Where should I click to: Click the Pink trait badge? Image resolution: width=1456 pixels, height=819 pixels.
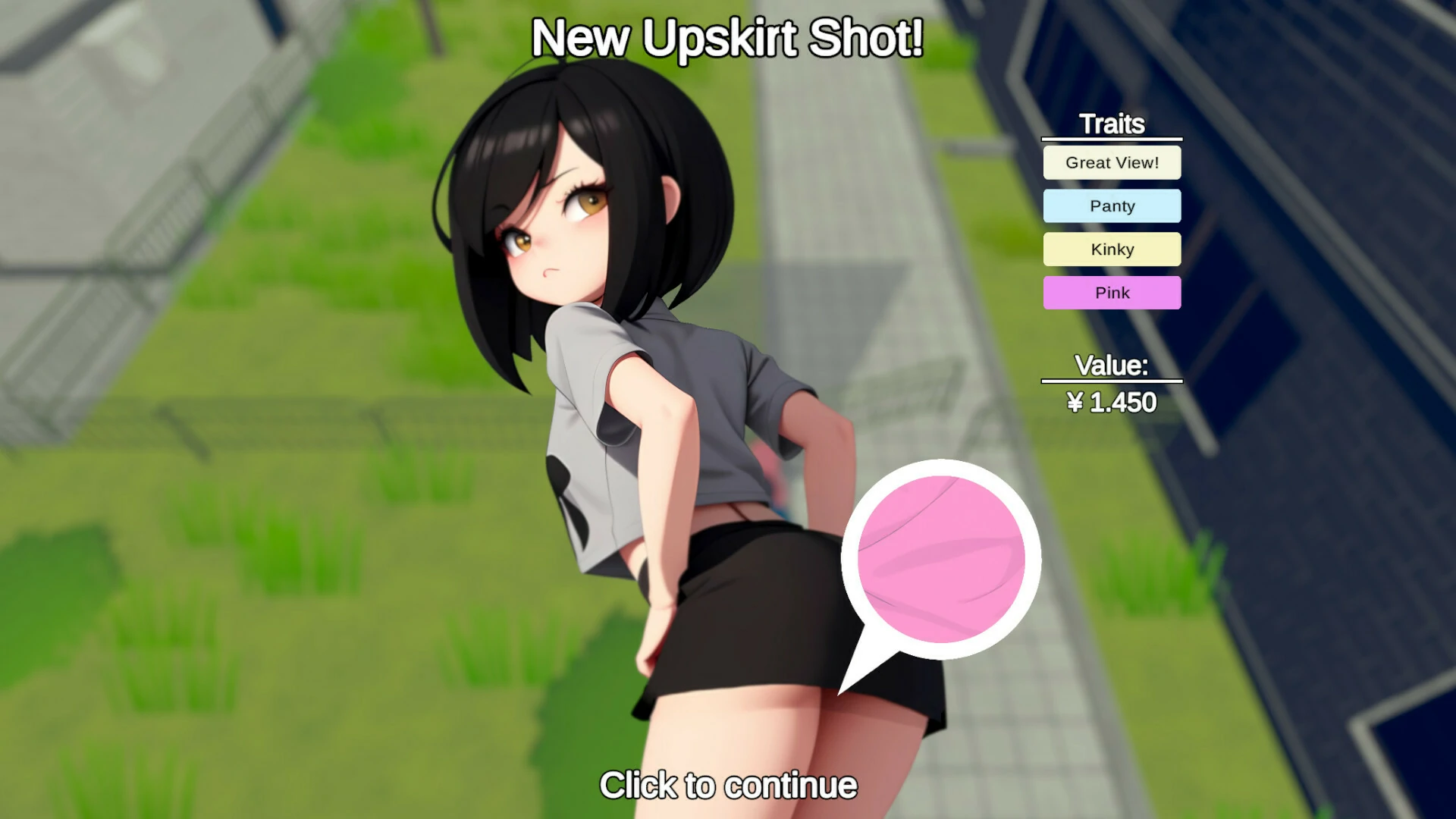click(x=1112, y=293)
